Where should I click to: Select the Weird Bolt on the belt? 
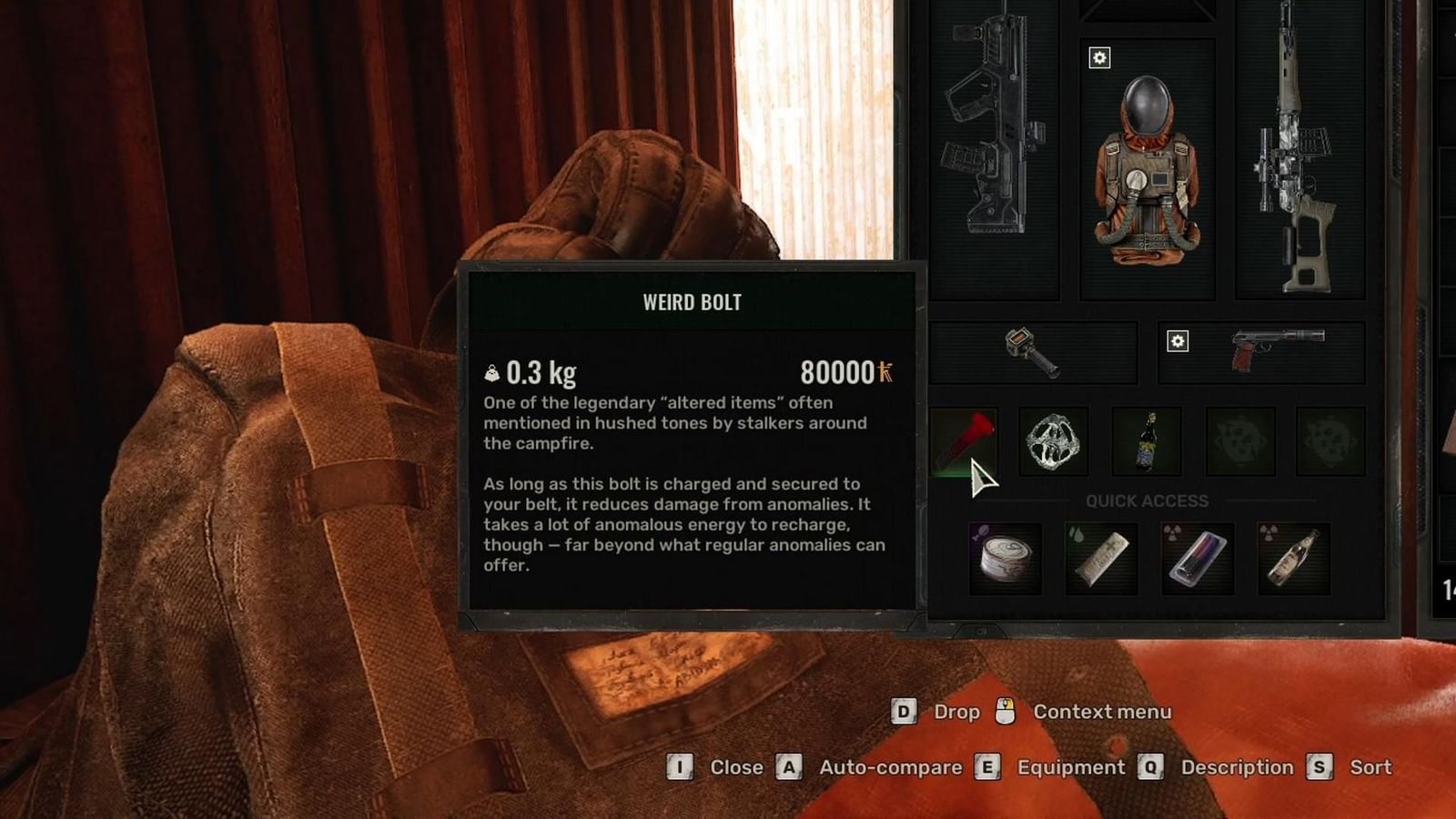tap(965, 443)
